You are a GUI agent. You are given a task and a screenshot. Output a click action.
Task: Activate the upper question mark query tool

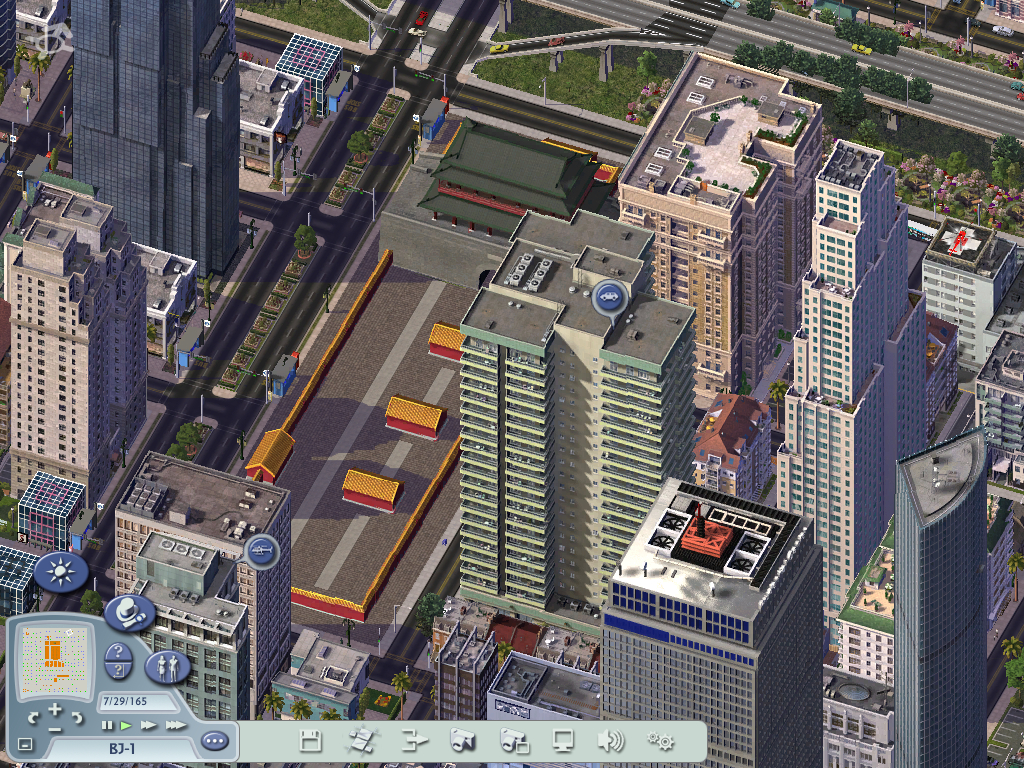click(118, 653)
